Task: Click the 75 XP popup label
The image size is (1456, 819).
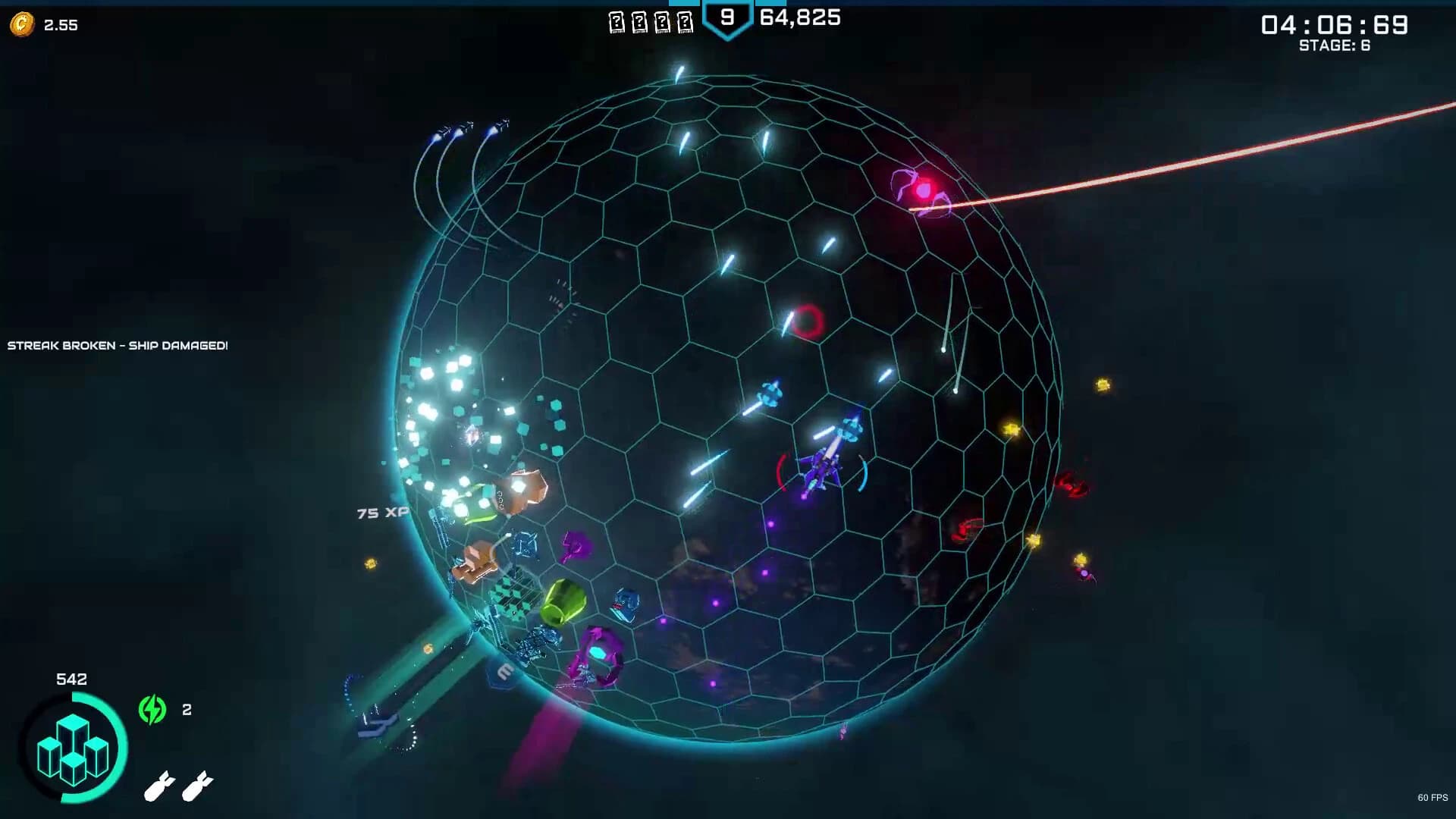Action: (x=383, y=512)
